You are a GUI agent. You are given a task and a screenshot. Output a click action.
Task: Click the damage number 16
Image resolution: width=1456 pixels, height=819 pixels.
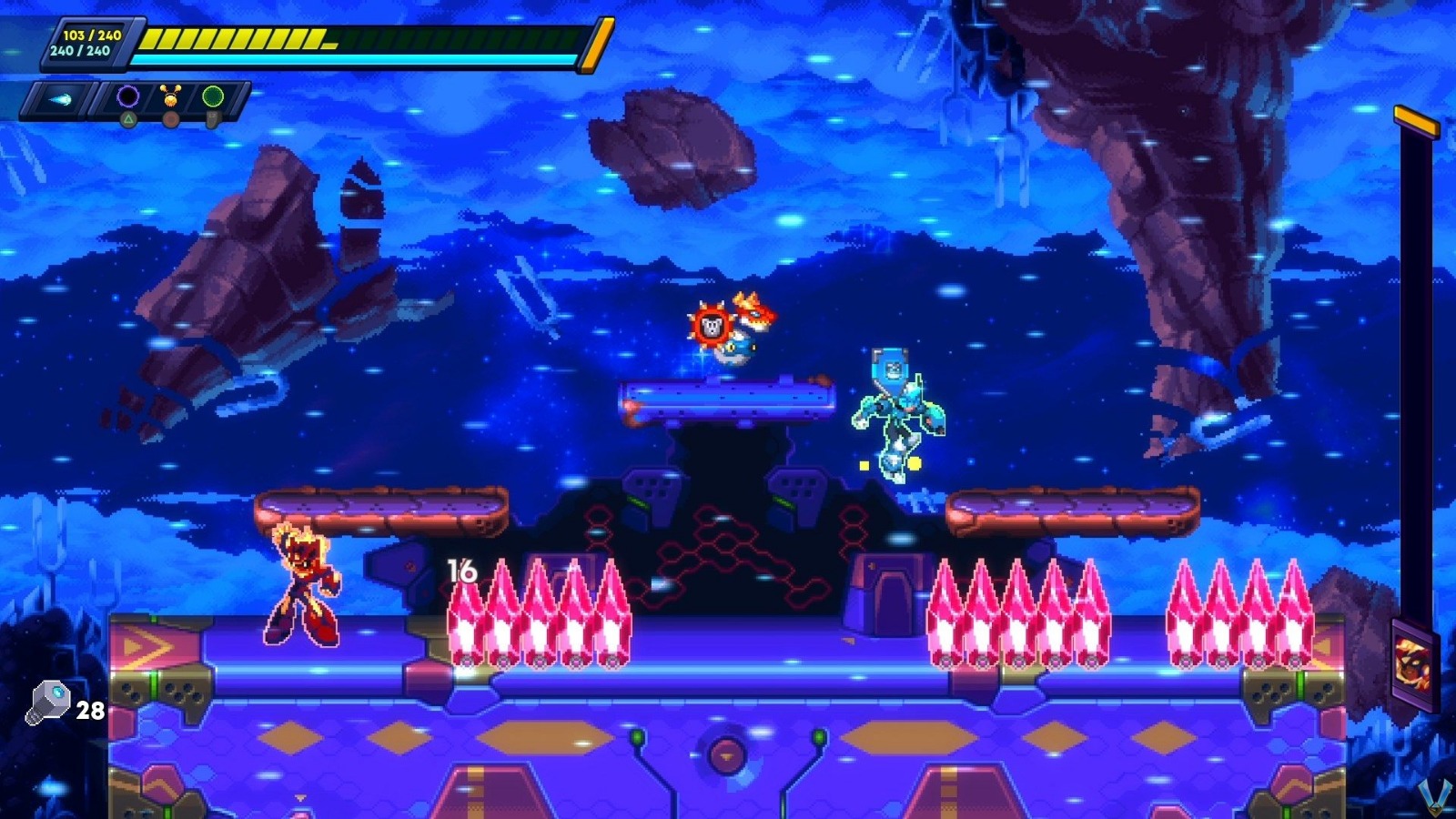click(460, 572)
